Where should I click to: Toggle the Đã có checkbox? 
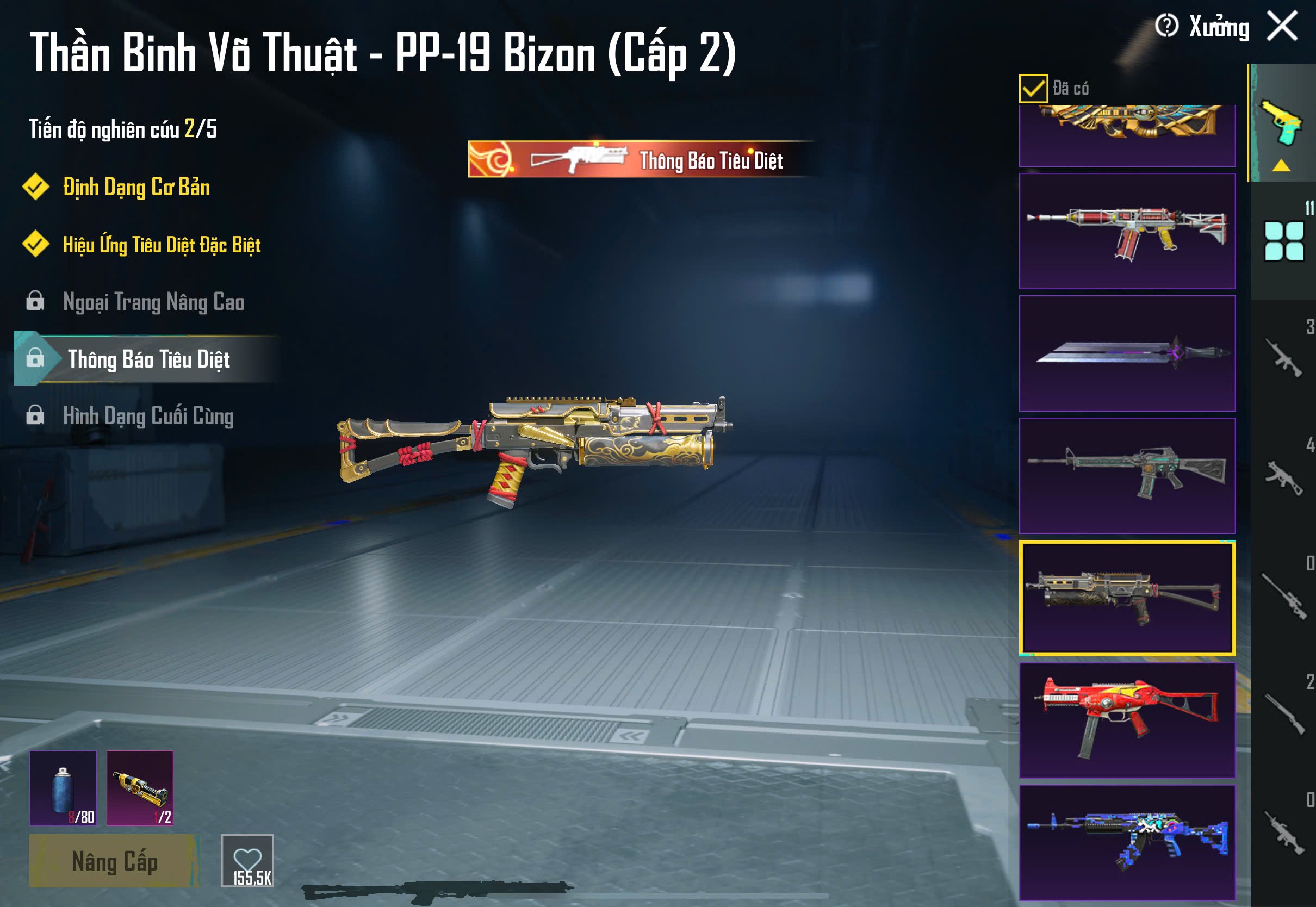pyautogui.click(x=1033, y=88)
